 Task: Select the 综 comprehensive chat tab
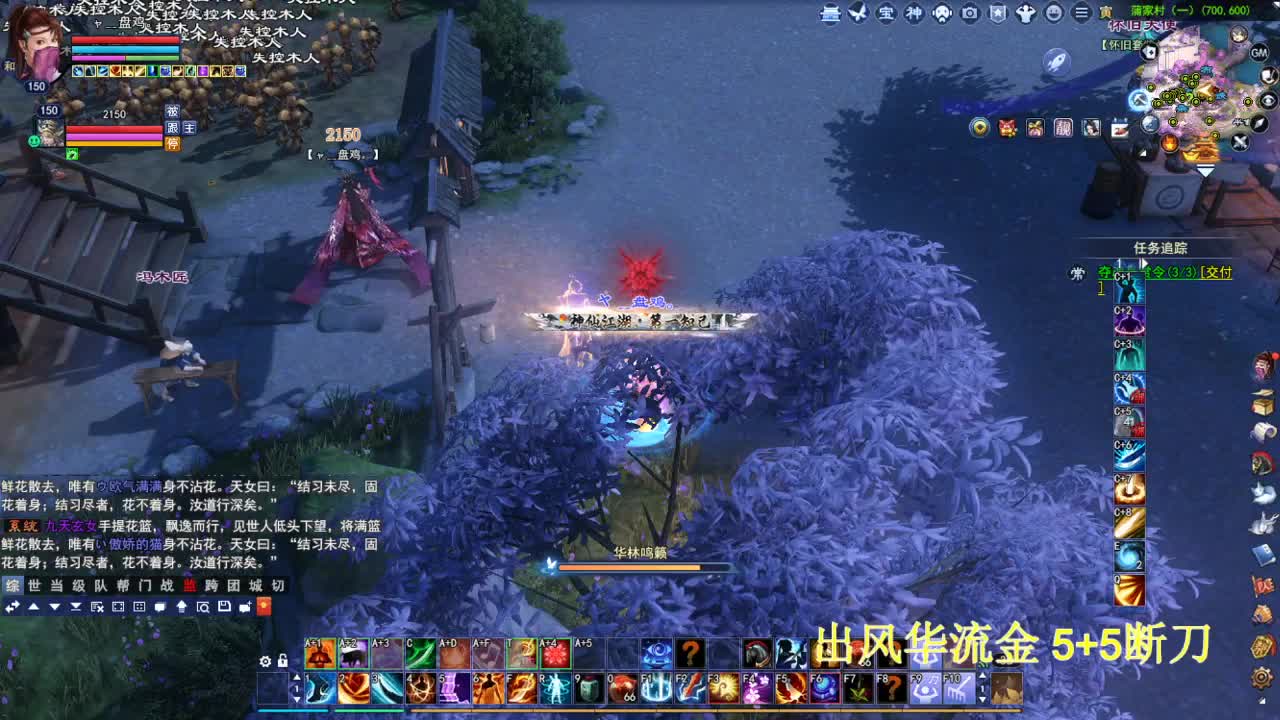coord(12,585)
